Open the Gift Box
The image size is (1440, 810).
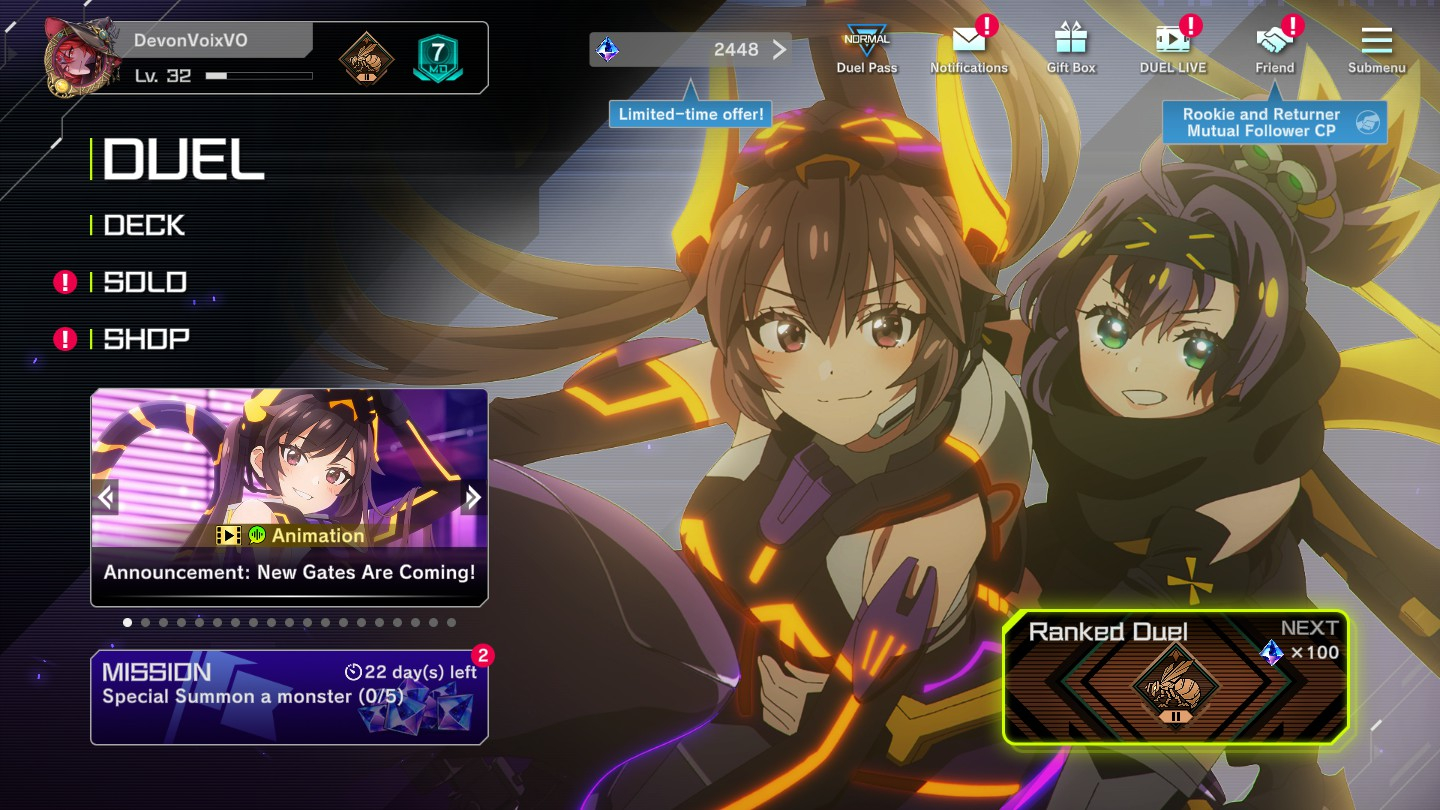pyautogui.click(x=1070, y=49)
